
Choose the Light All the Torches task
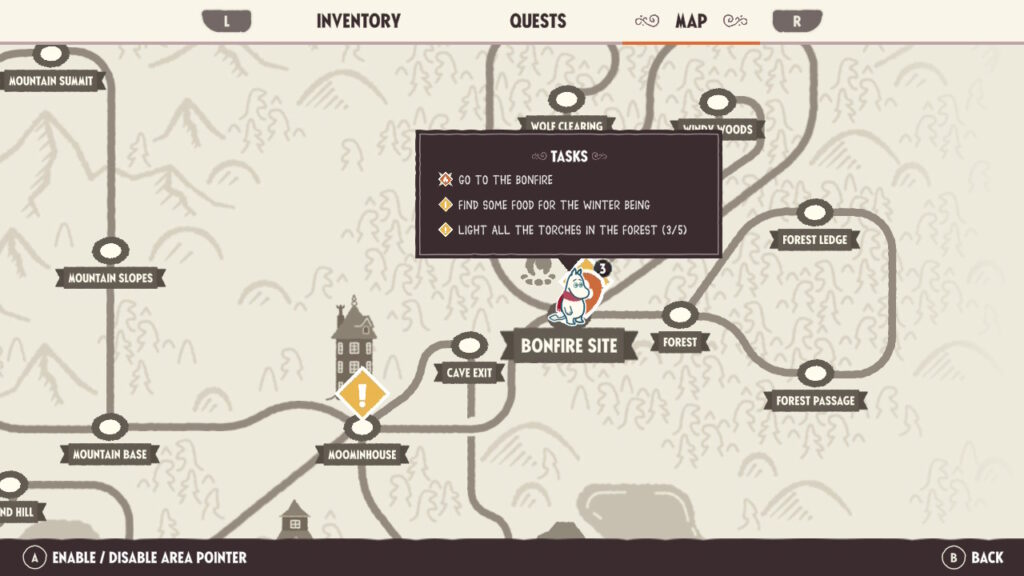tap(572, 230)
